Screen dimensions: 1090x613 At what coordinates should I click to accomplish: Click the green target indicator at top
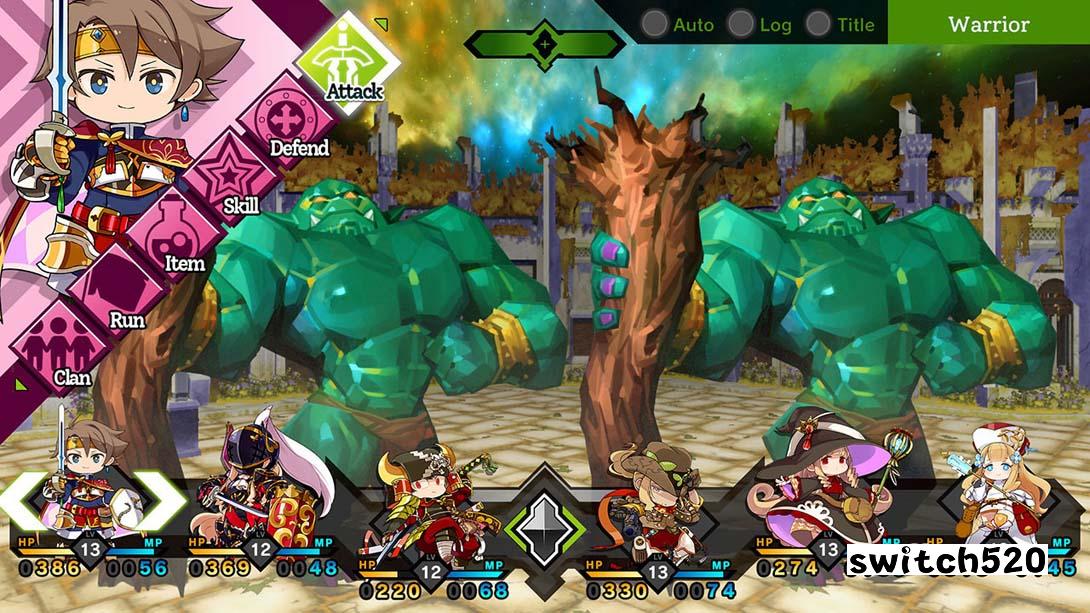pyautogui.click(x=544, y=44)
